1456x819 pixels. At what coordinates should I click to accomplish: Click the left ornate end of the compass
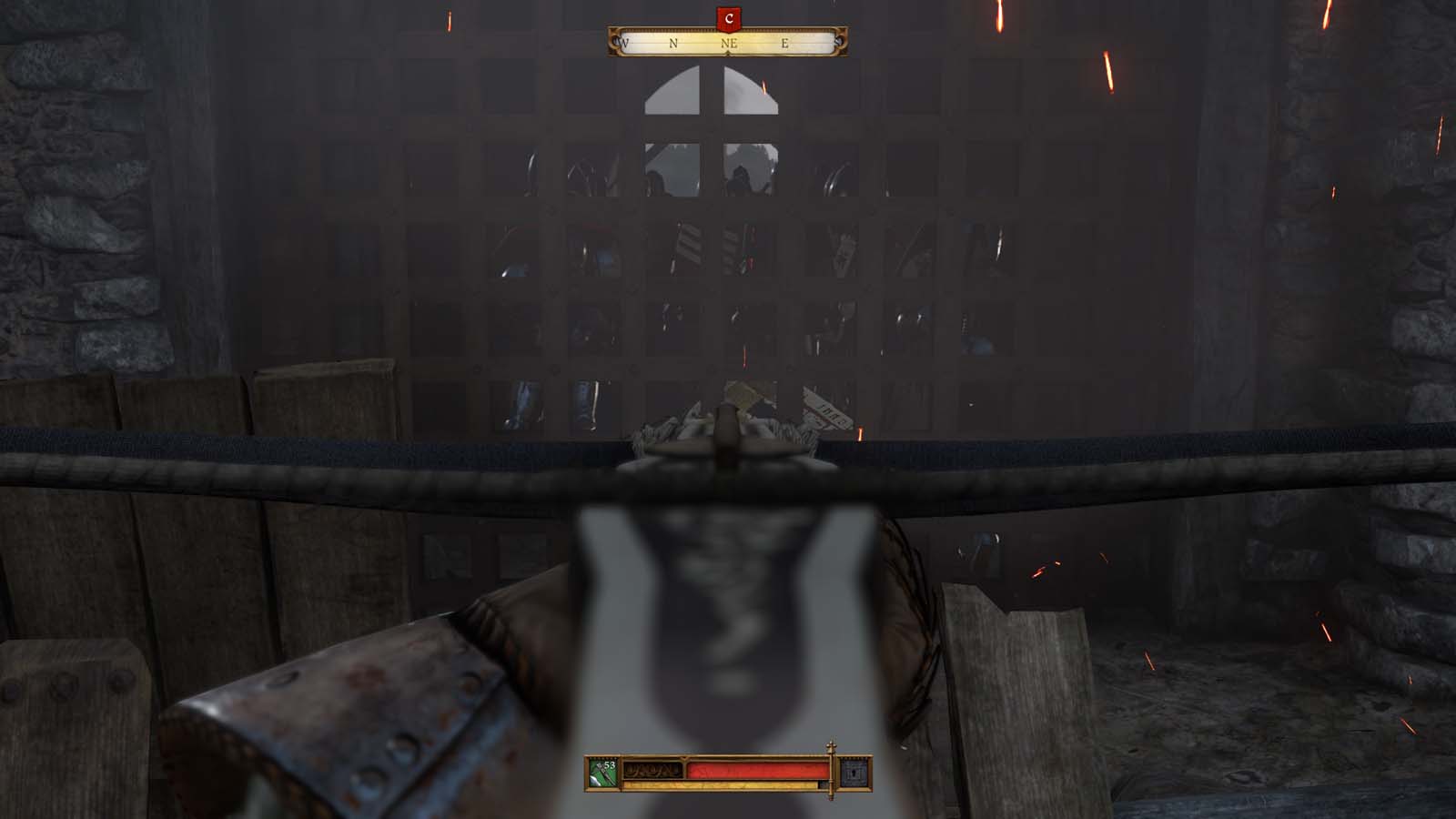tap(617, 40)
